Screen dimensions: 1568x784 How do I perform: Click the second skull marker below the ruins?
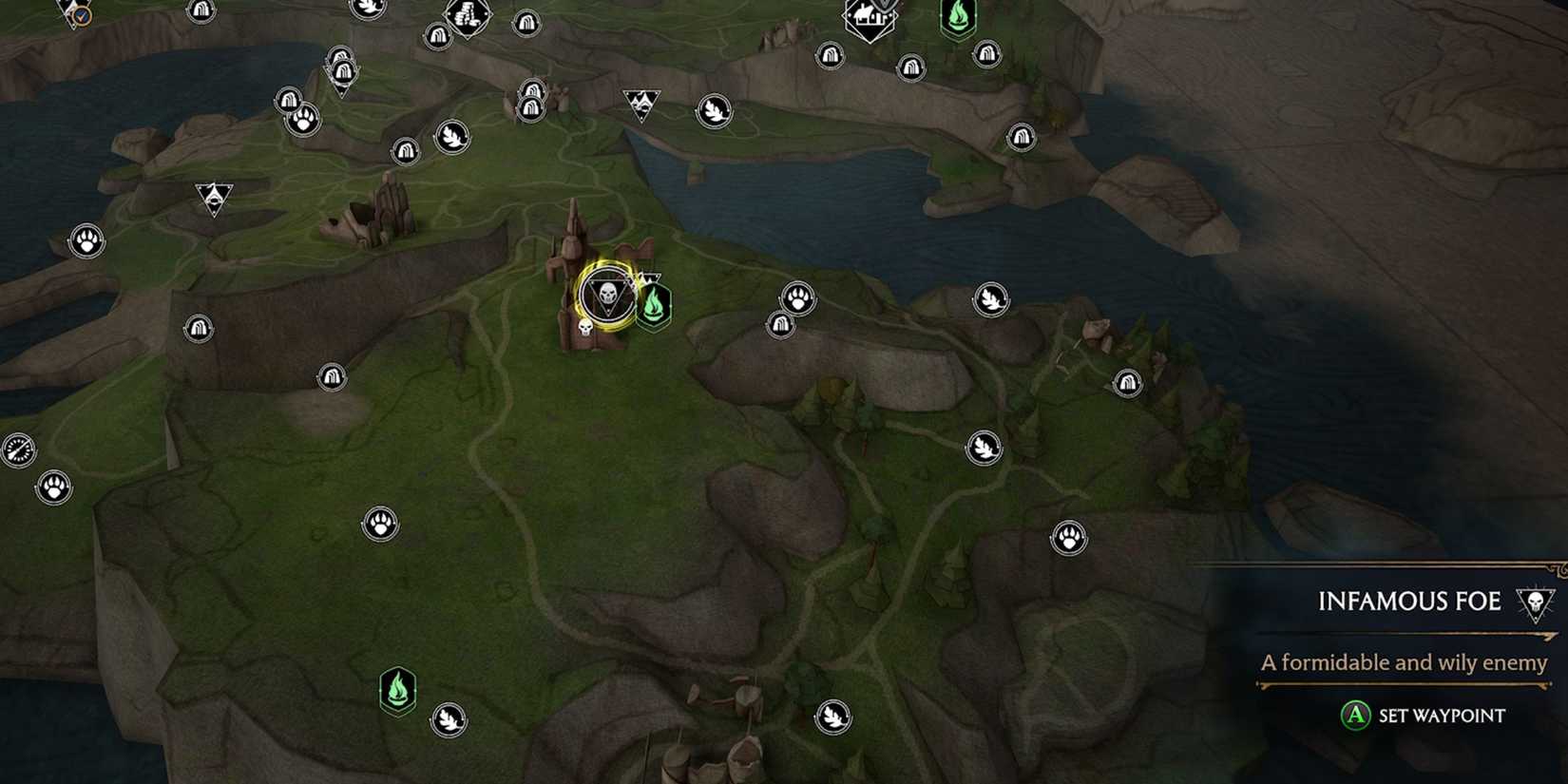[x=586, y=329]
